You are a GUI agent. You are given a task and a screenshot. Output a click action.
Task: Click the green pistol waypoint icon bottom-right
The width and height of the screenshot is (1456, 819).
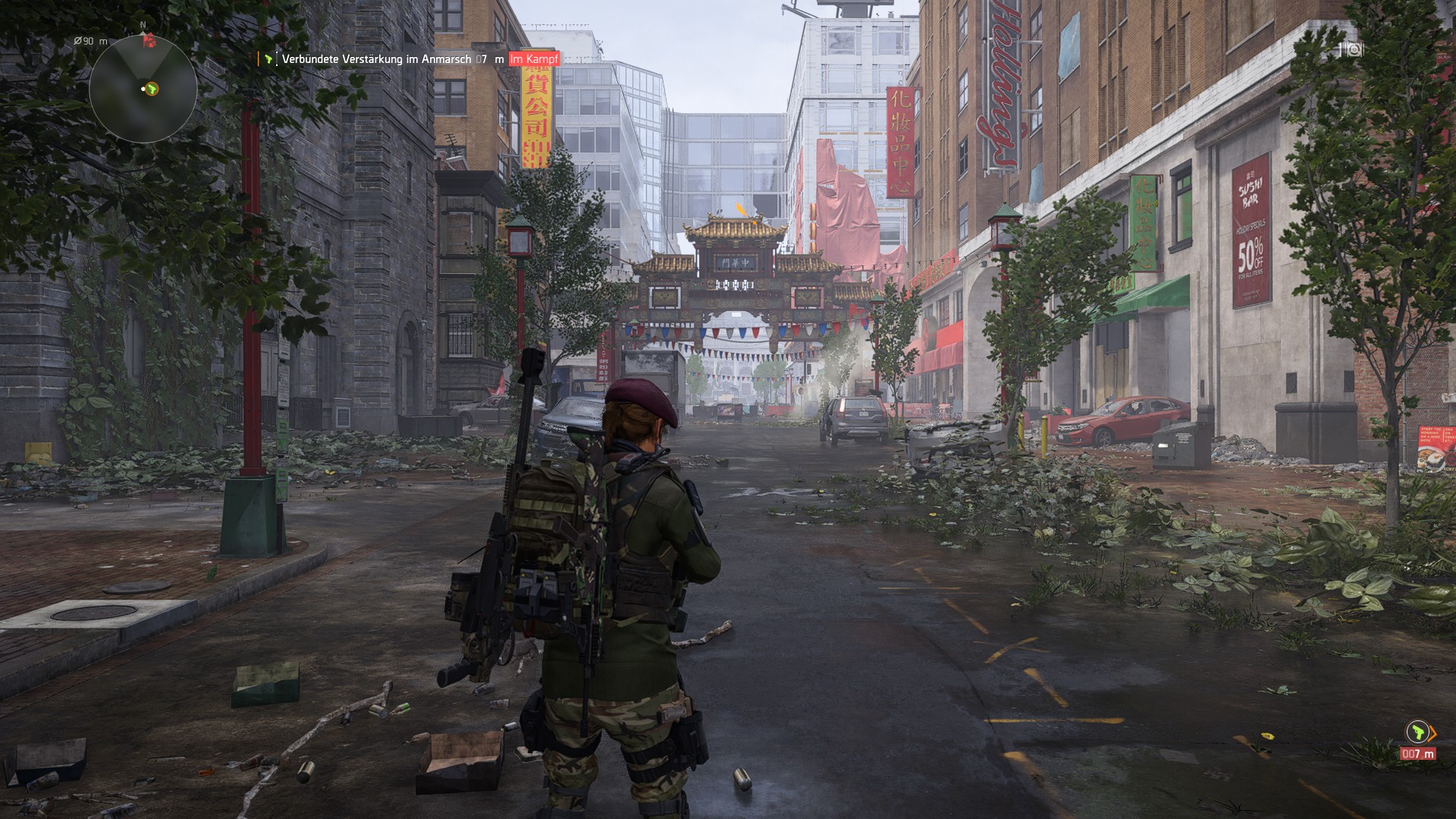(x=1418, y=732)
